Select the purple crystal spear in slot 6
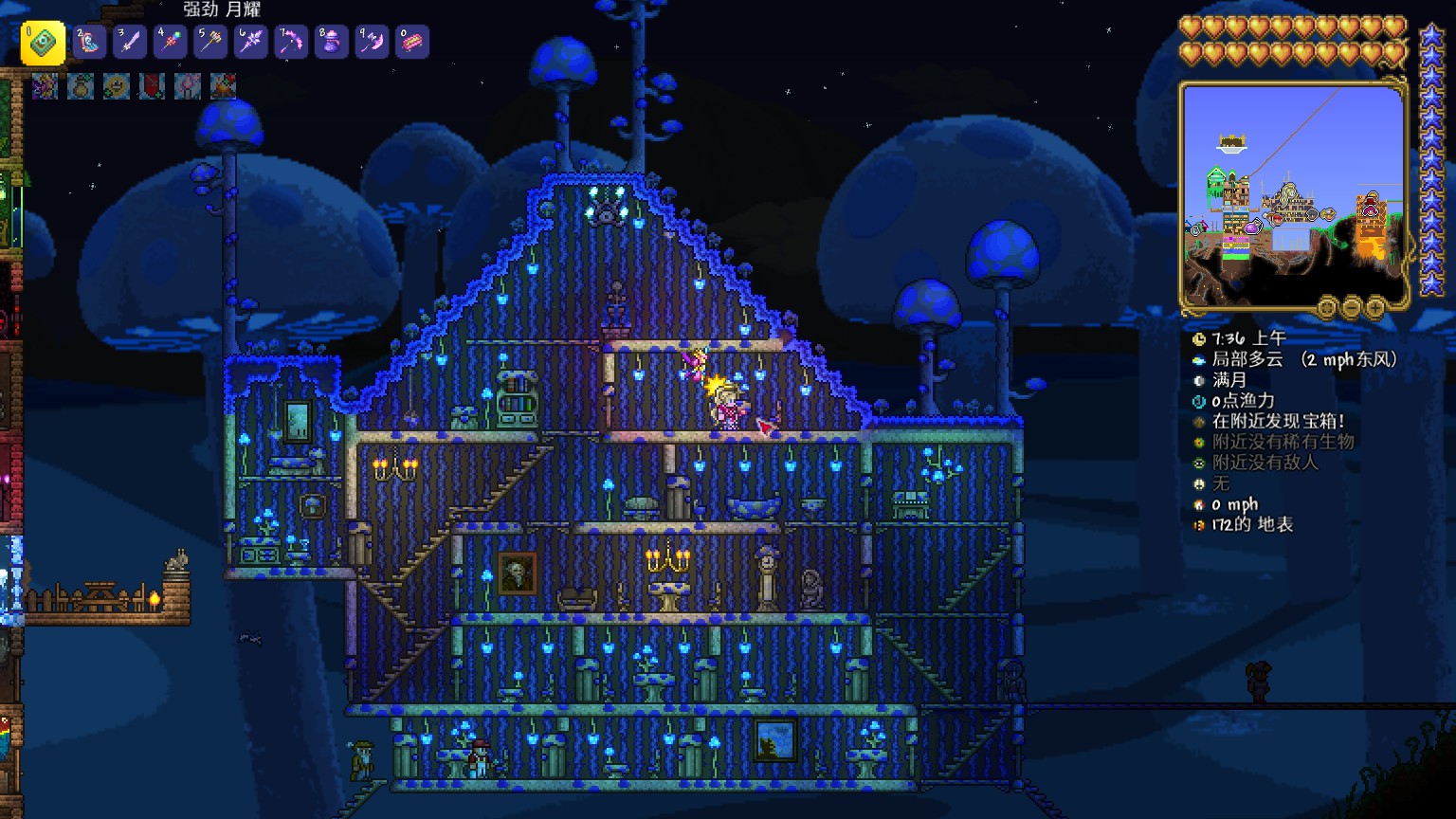The height and width of the screenshot is (819, 1456). 251,42
